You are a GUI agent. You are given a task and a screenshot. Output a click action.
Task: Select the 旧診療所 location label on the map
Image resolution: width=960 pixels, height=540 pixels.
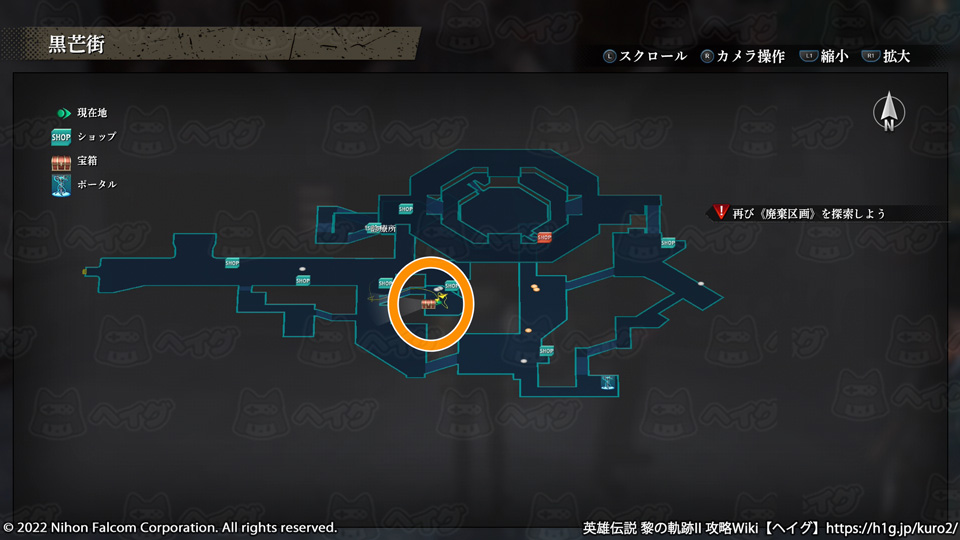click(x=382, y=229)
